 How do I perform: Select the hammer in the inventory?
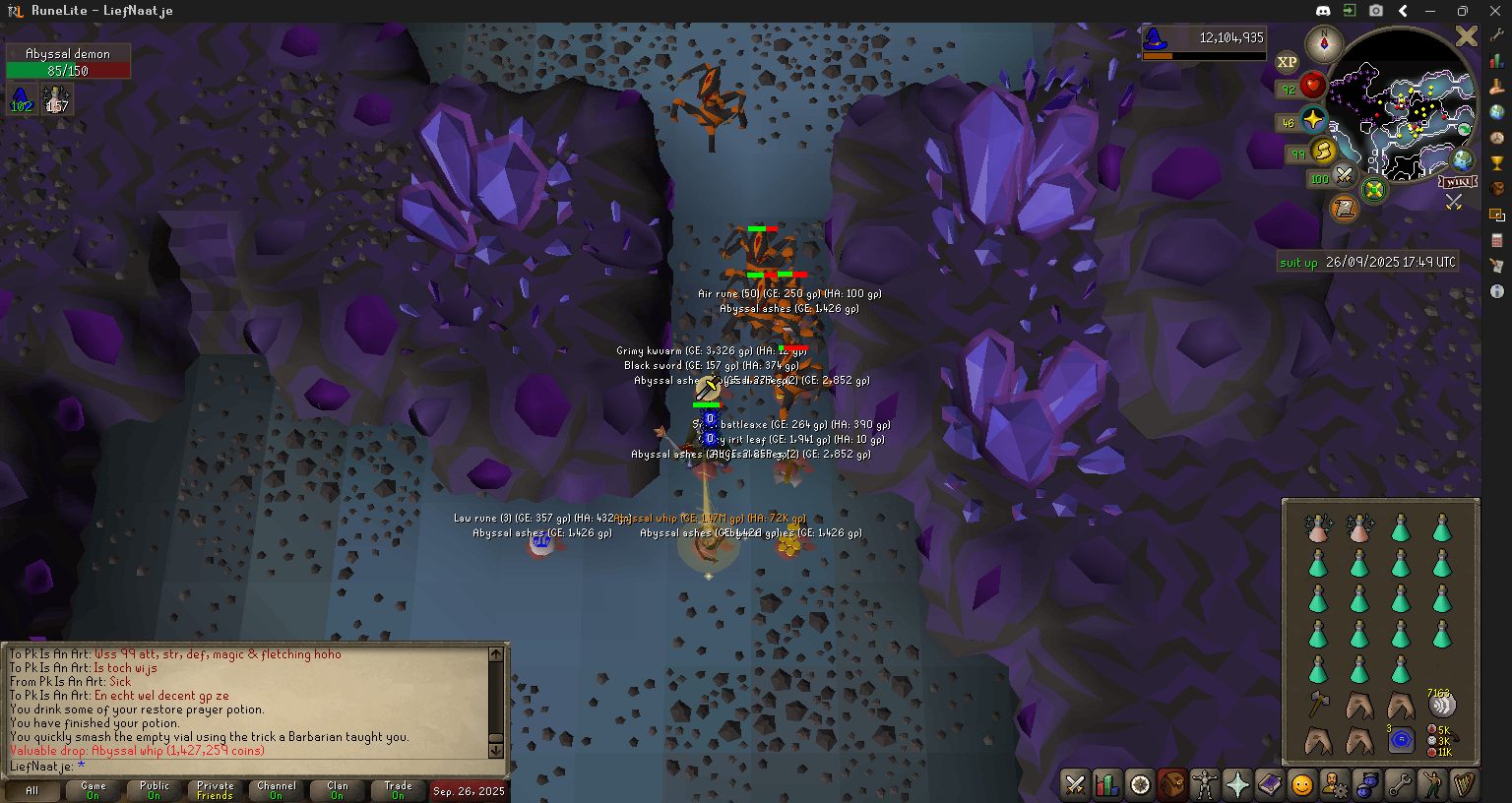[1319, 704]
